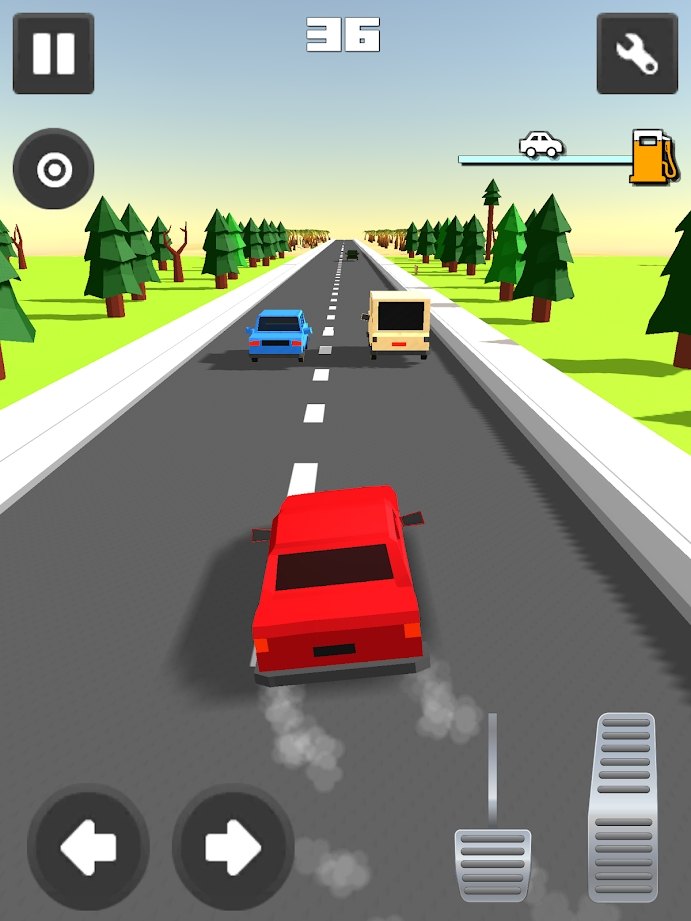The image size is (691, 921).
Task: Tap the round target button
Action: [x=53, y=170]
